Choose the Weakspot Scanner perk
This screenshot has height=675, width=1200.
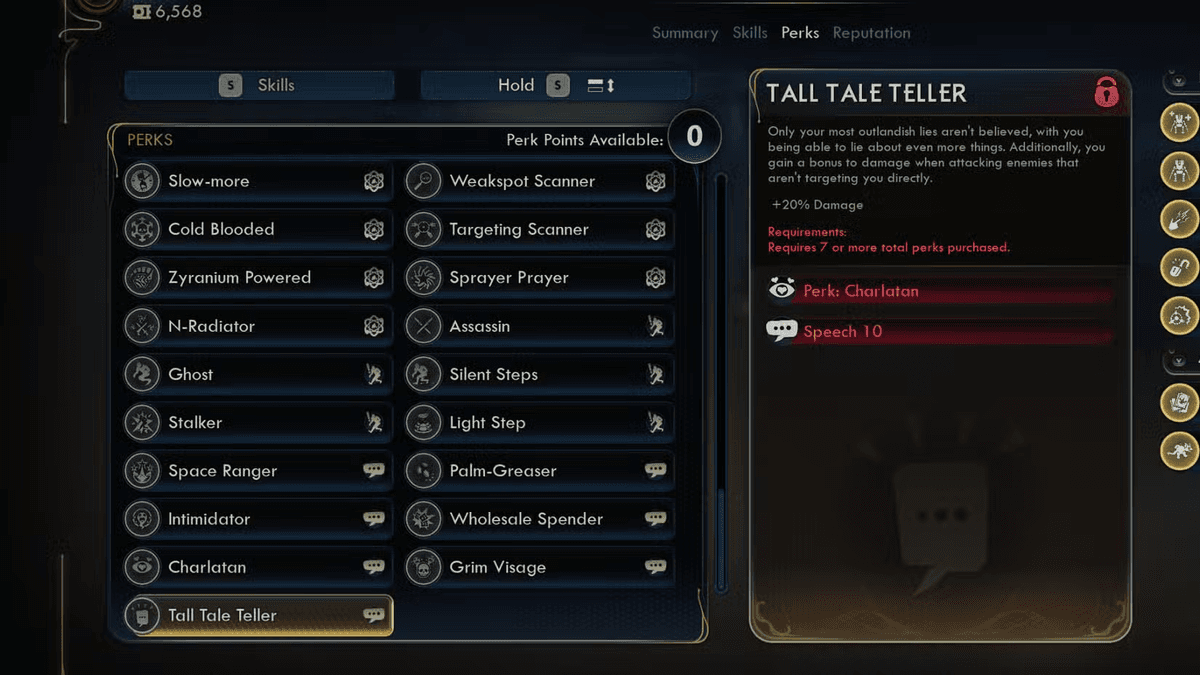coord(540,181)
